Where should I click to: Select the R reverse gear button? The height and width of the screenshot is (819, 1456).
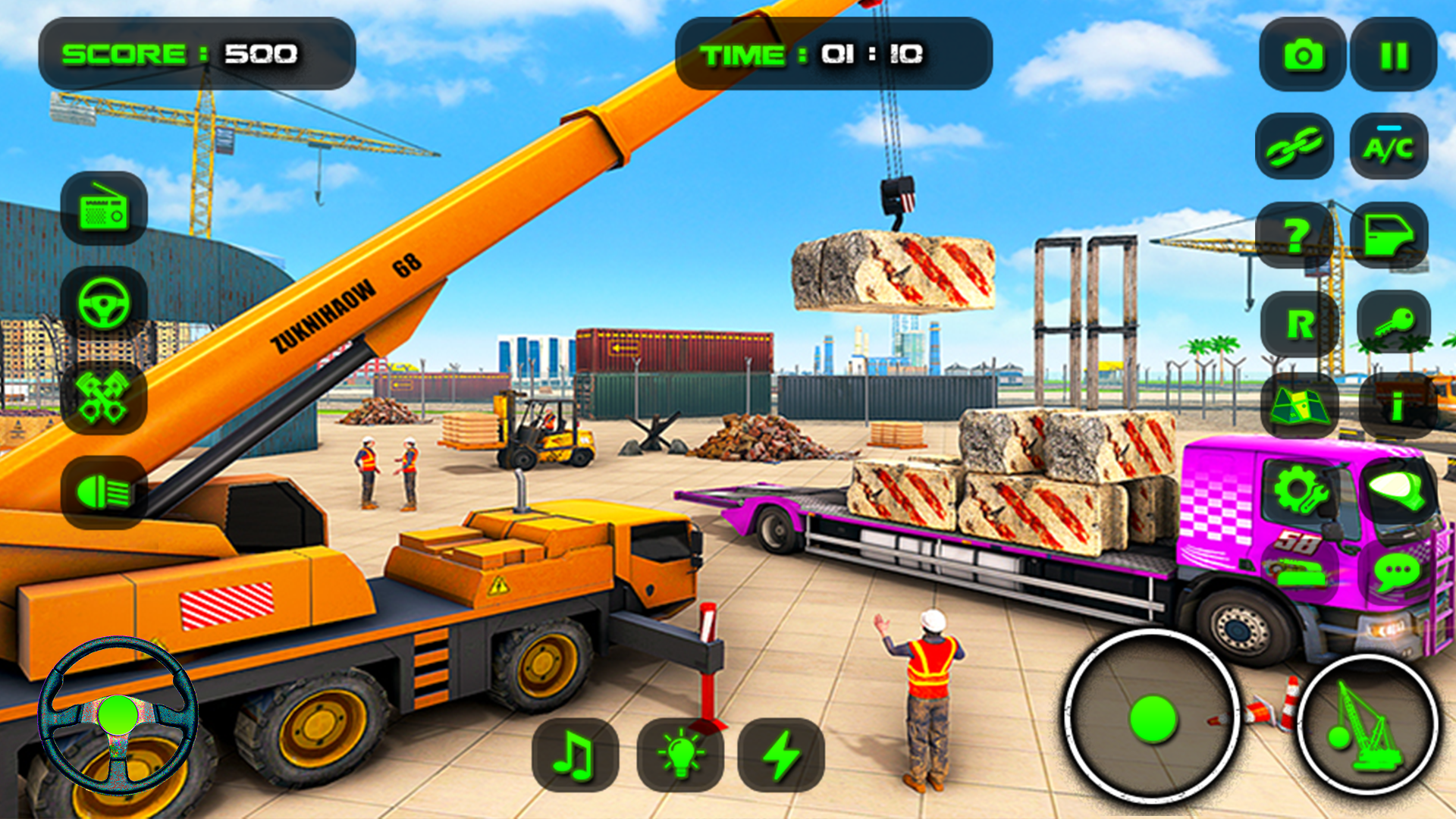1300,325
